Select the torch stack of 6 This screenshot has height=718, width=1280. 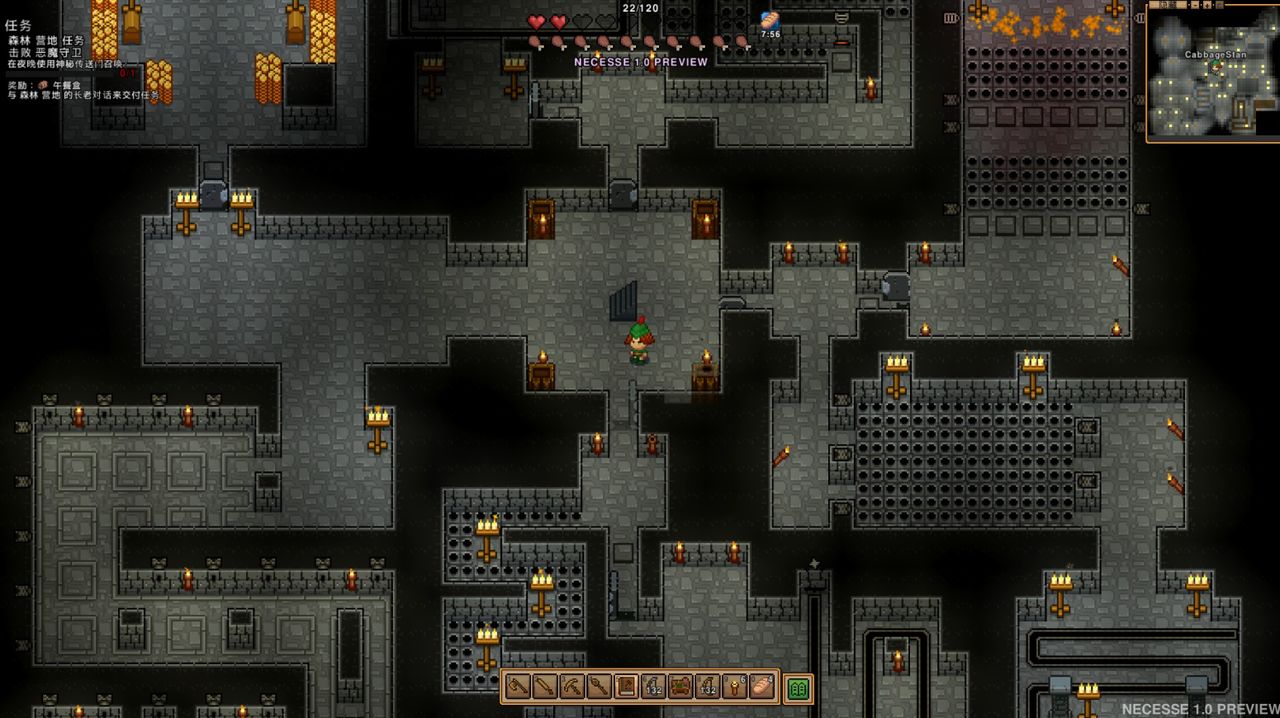pos(734,687)
